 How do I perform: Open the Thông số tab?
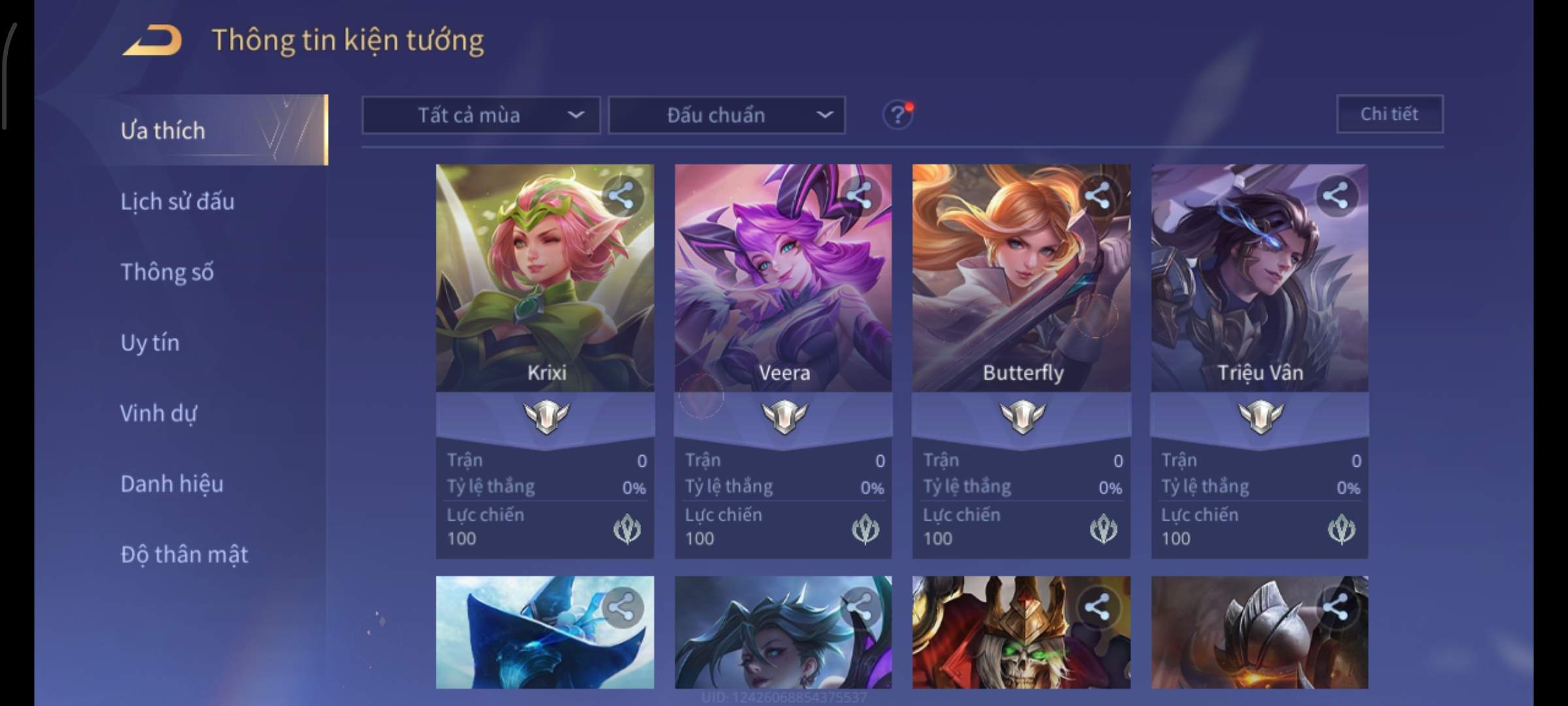(167, 272)
